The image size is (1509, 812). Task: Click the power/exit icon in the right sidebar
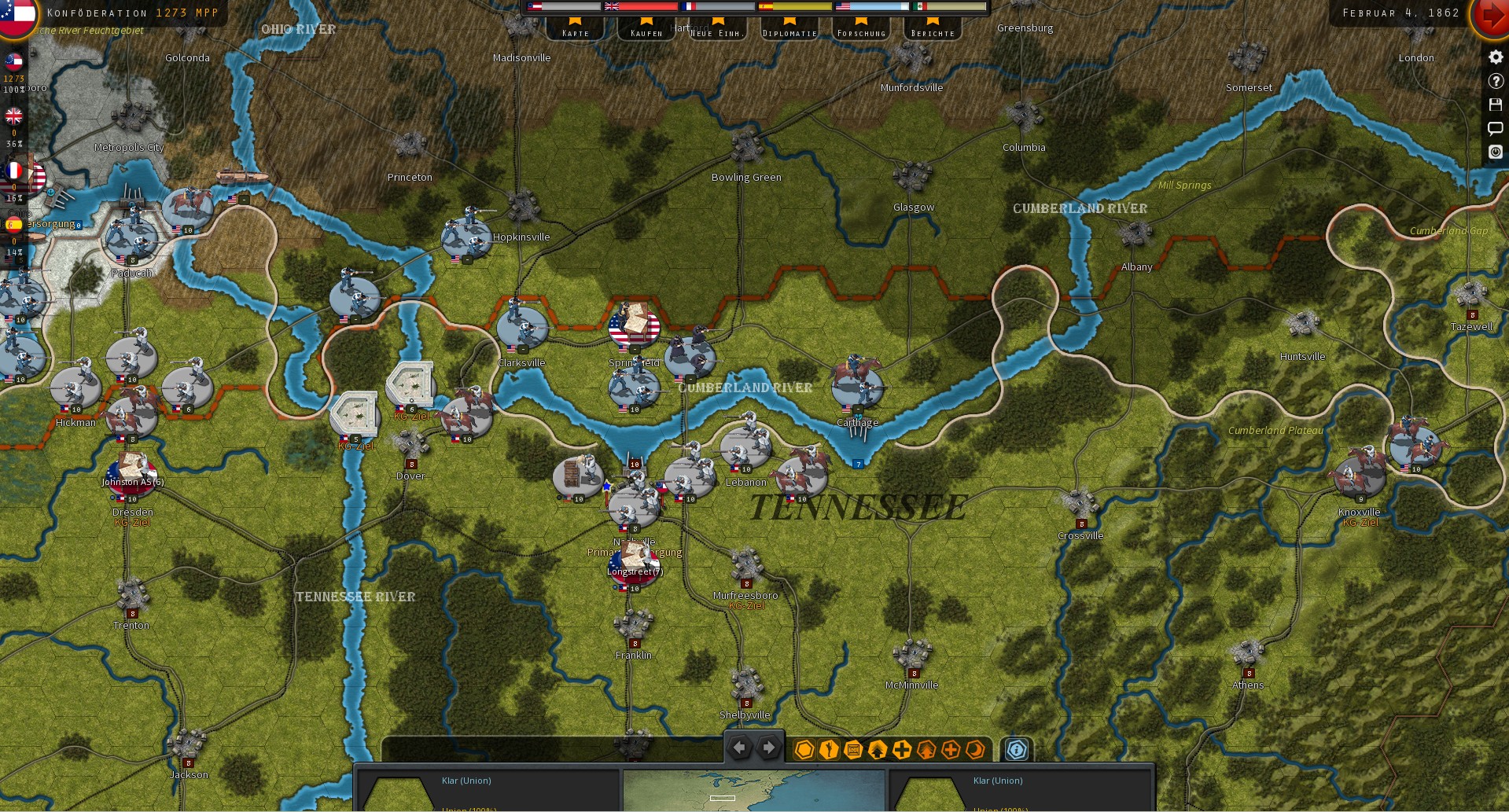(1495, 152)
